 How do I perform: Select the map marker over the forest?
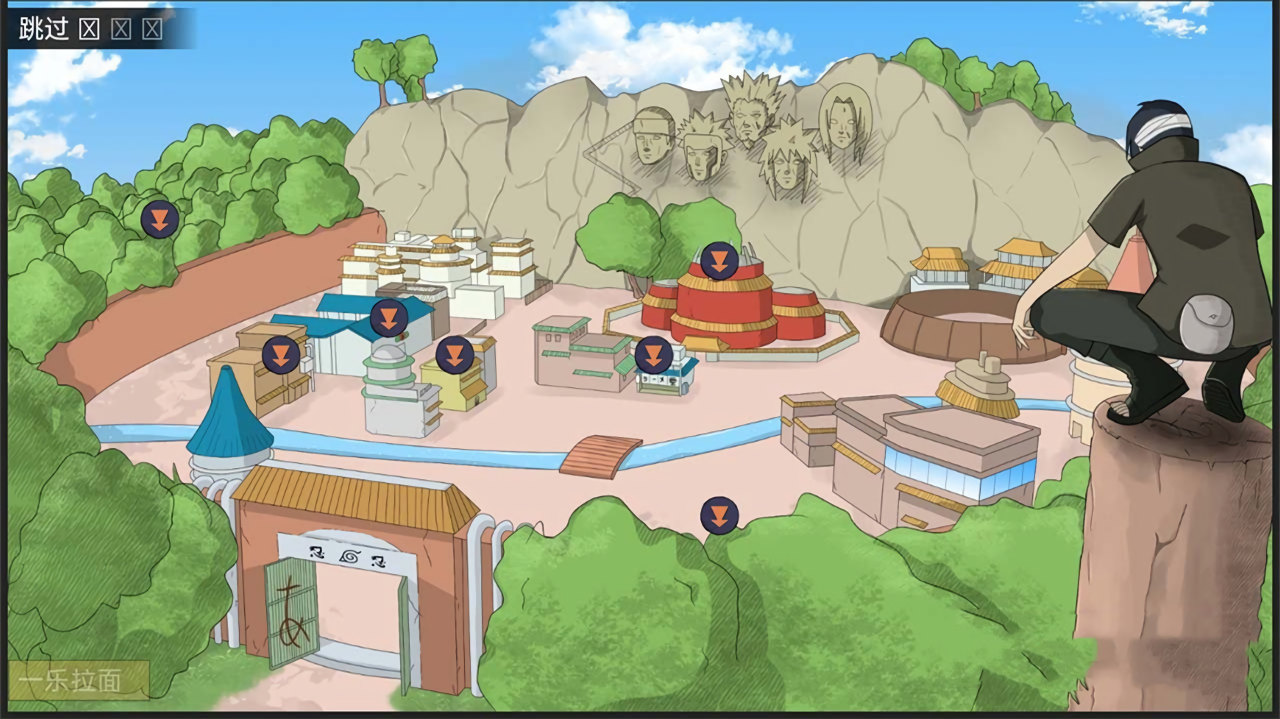(x=160, y=219)
